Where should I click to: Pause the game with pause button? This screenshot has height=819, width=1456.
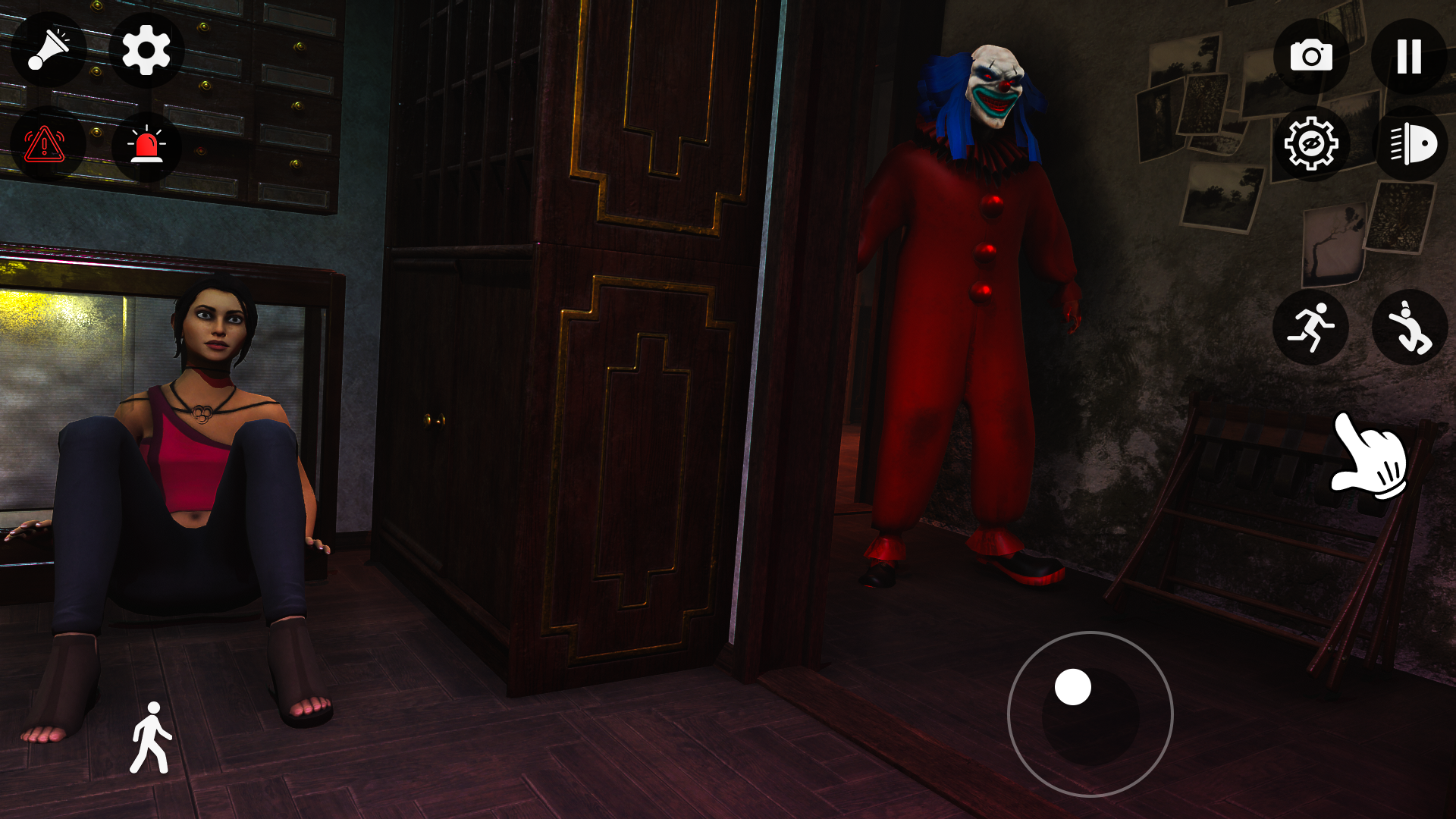tap(1408, 54)
